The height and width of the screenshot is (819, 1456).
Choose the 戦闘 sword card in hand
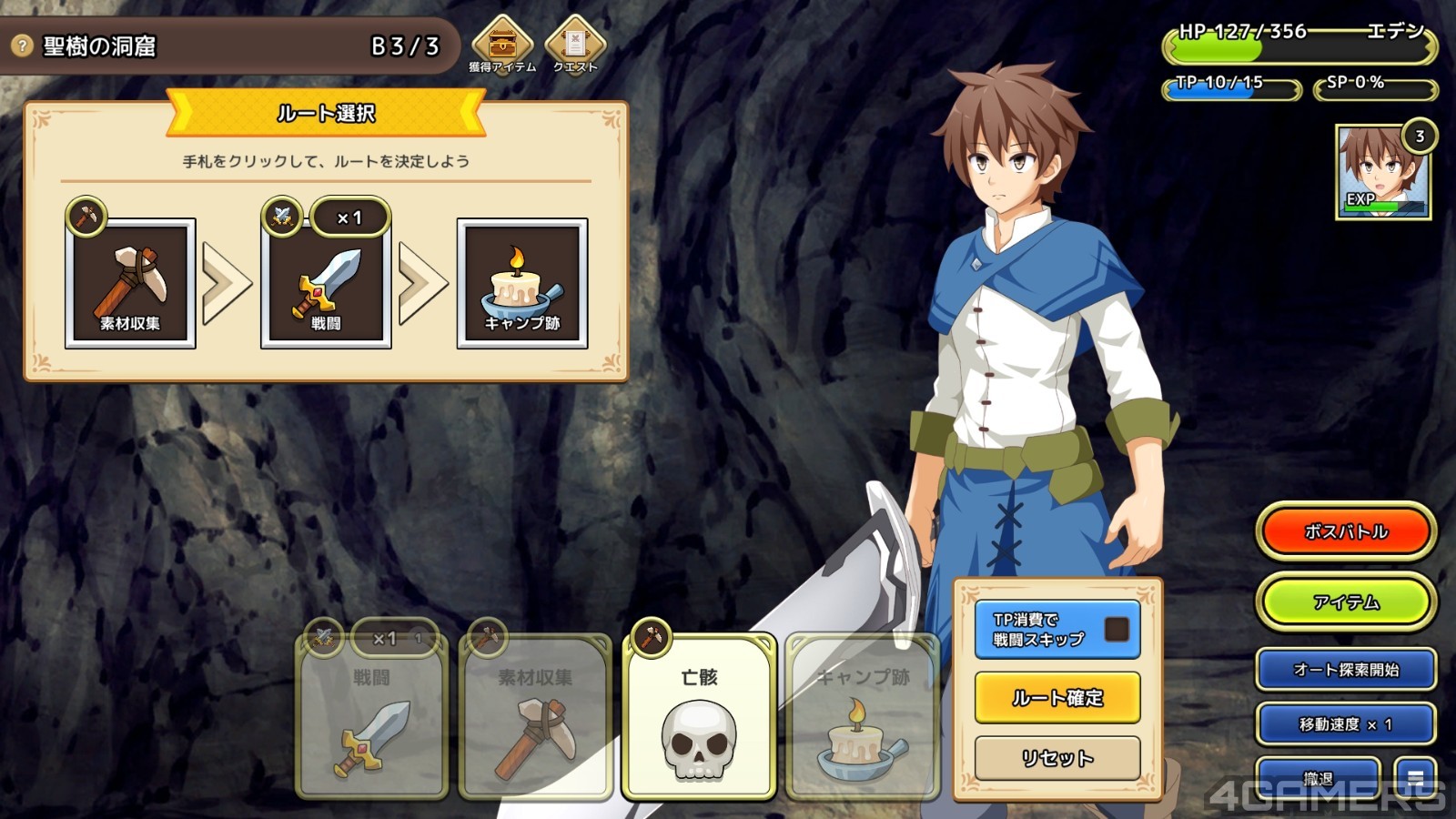(x=371, y=717)
